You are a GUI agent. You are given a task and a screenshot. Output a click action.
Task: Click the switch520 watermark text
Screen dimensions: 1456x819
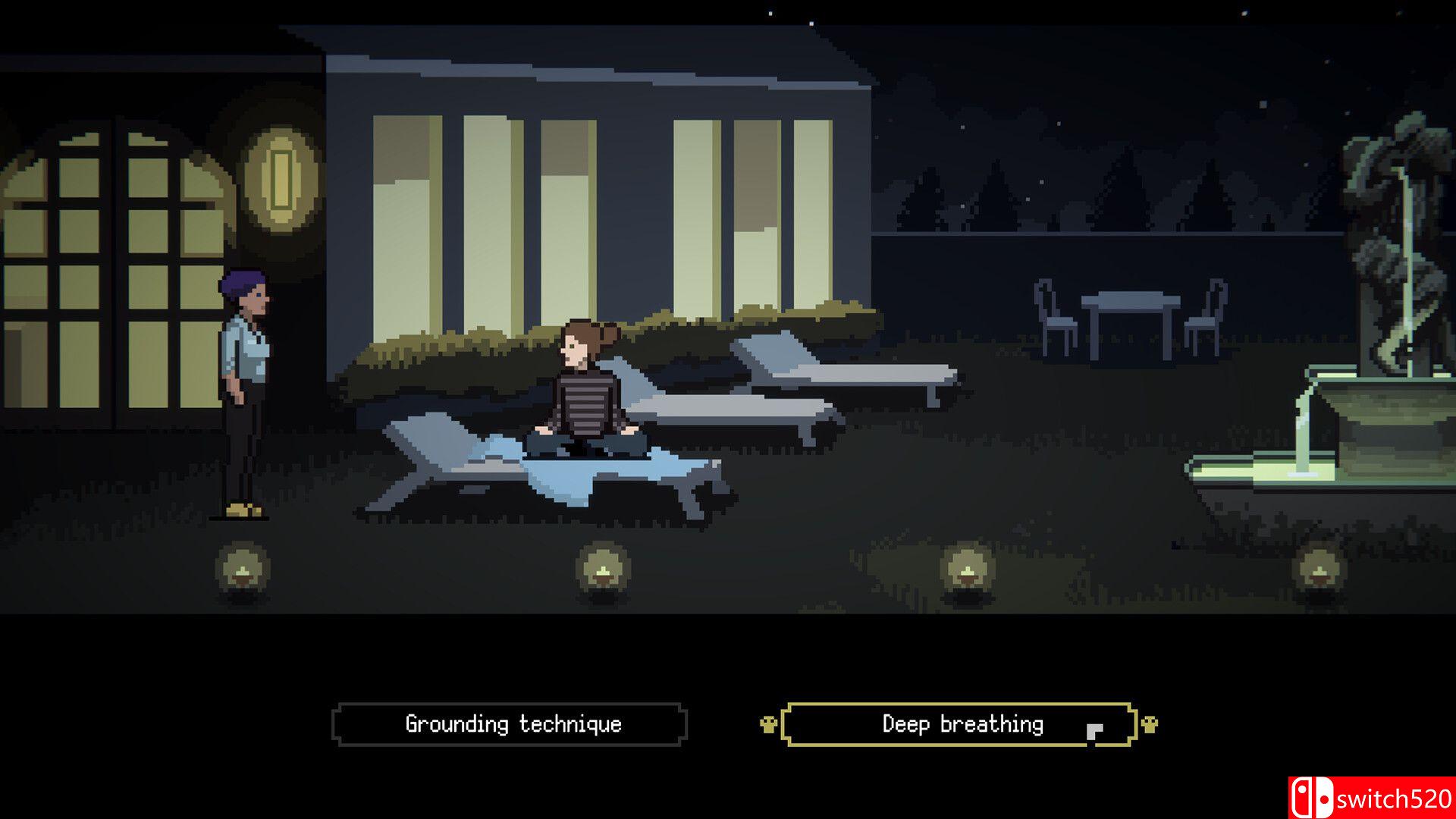point(1395,797)
